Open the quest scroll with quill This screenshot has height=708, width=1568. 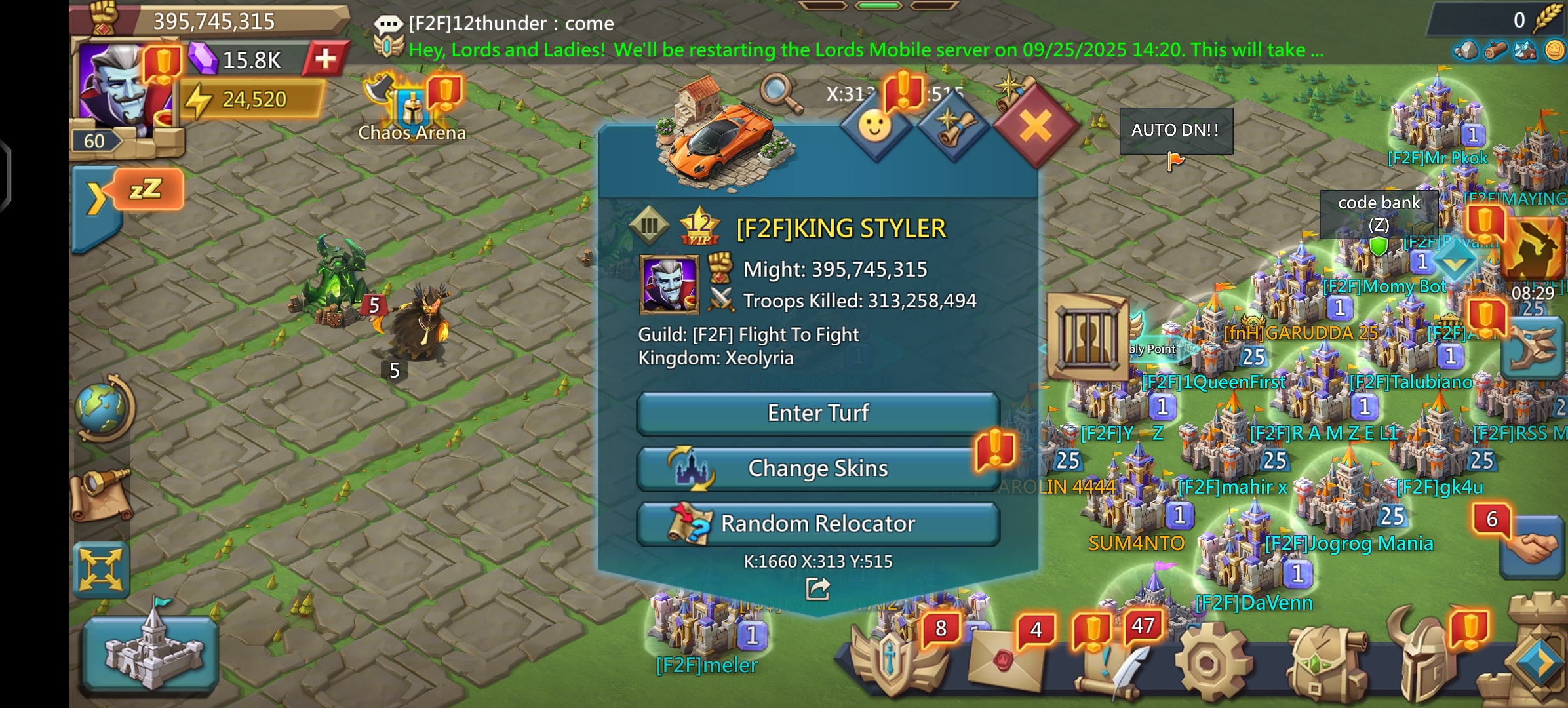1108,662
